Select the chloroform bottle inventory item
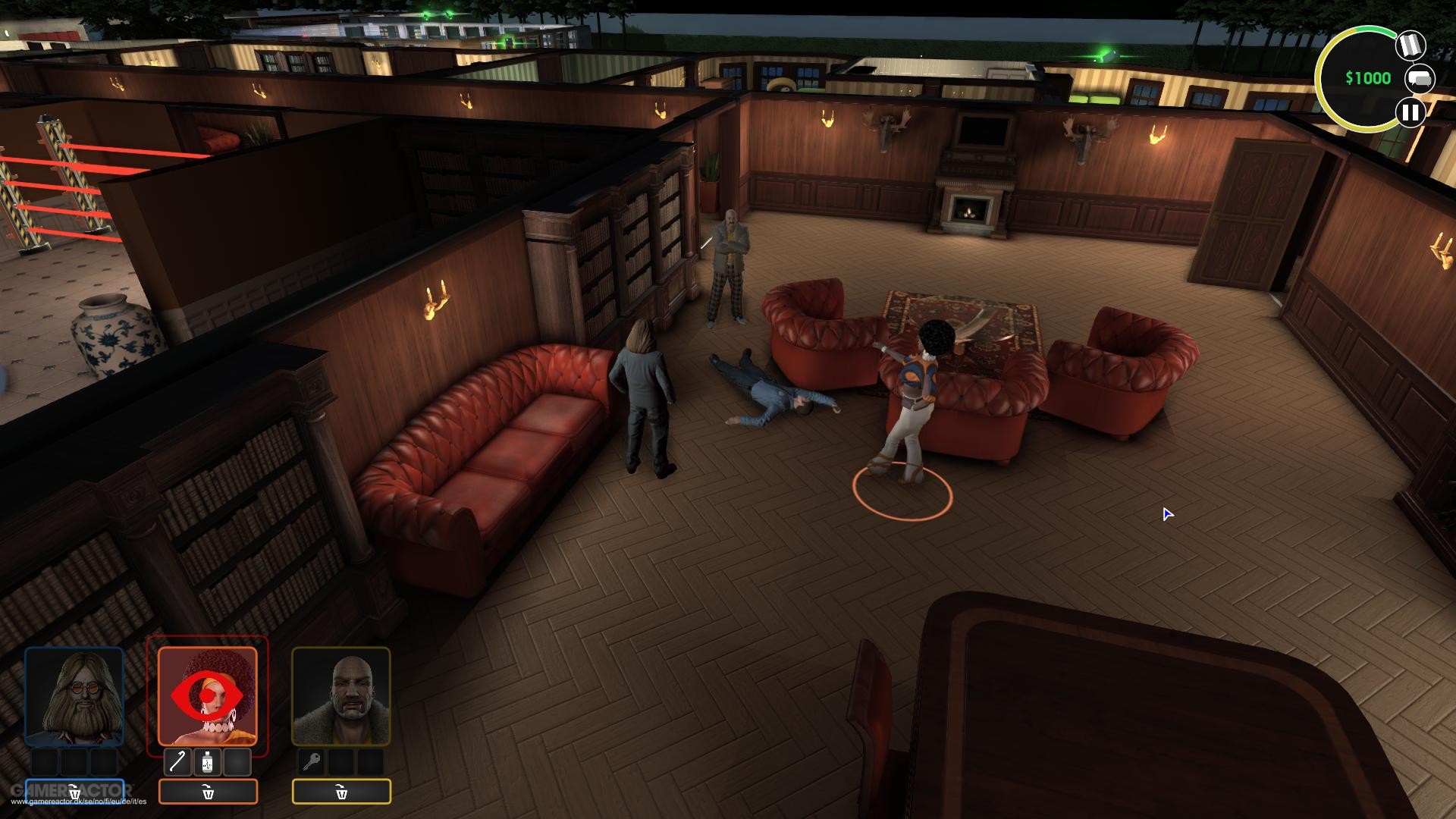 click(206, 763)
